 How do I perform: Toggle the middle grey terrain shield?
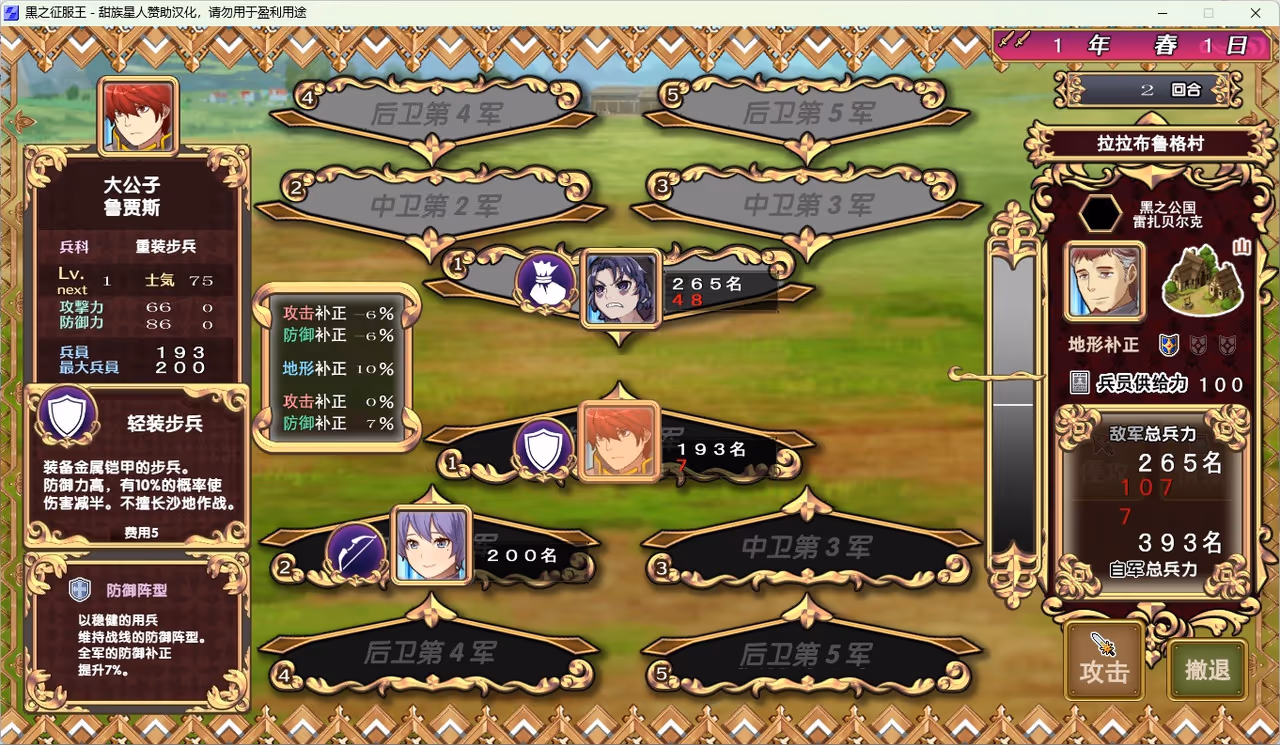(x=1196, y=345)
